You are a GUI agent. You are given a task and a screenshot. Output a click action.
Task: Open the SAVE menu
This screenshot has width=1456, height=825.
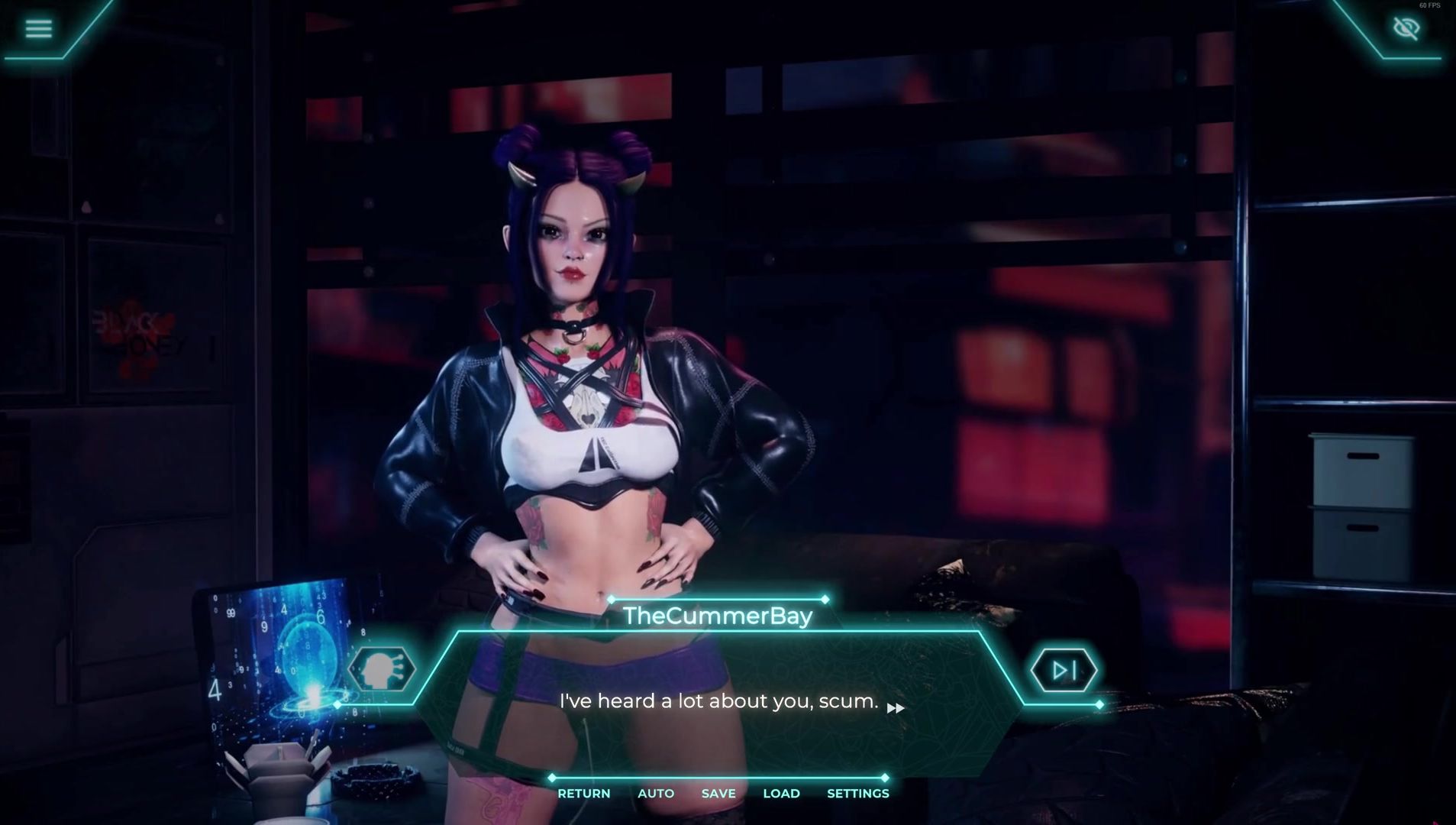coord(718,794)
